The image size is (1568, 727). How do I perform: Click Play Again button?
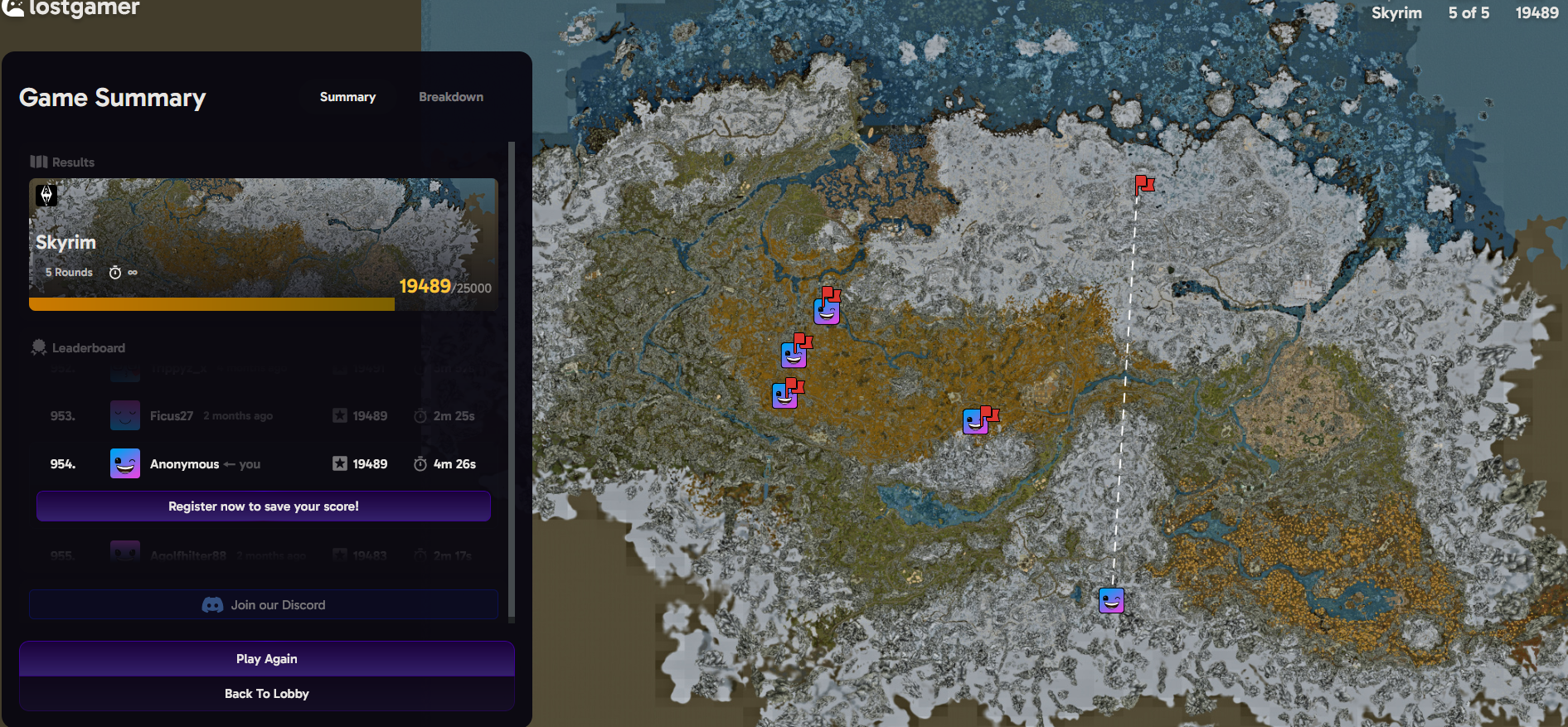(266, 659)
